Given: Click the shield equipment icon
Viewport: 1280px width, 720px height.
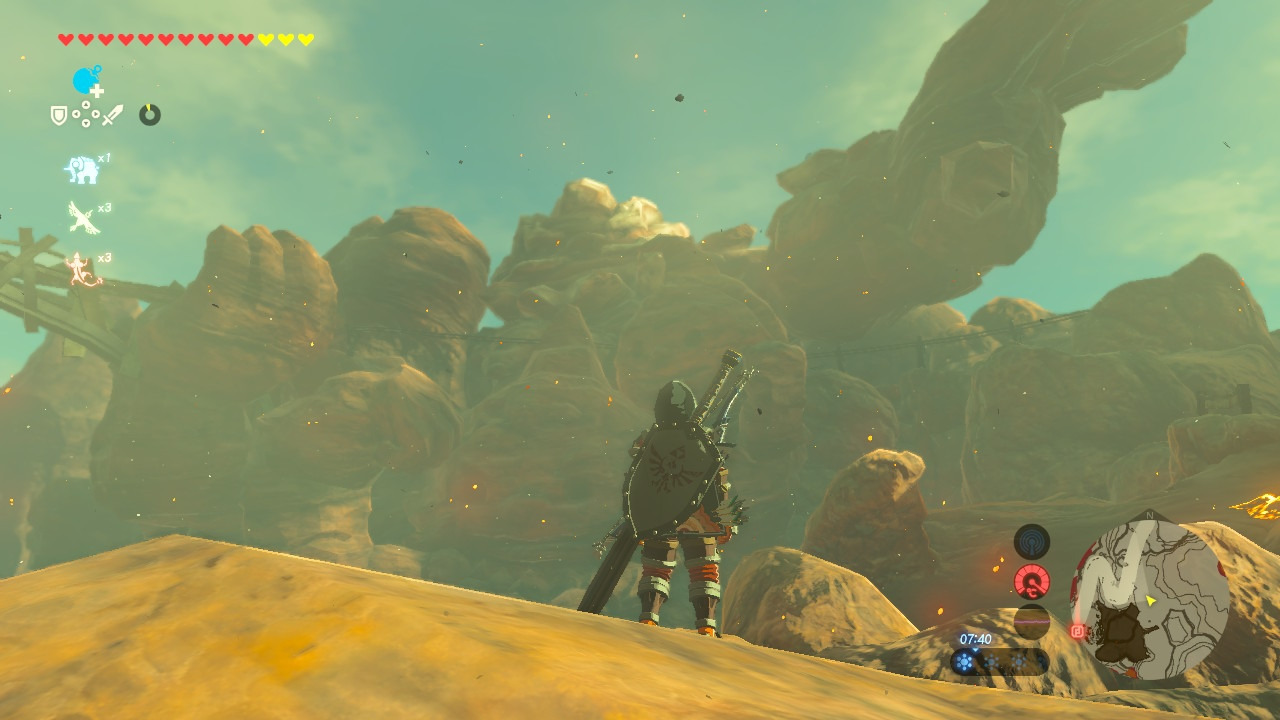Looking at the screenshot, I should (x=59, y=115).
